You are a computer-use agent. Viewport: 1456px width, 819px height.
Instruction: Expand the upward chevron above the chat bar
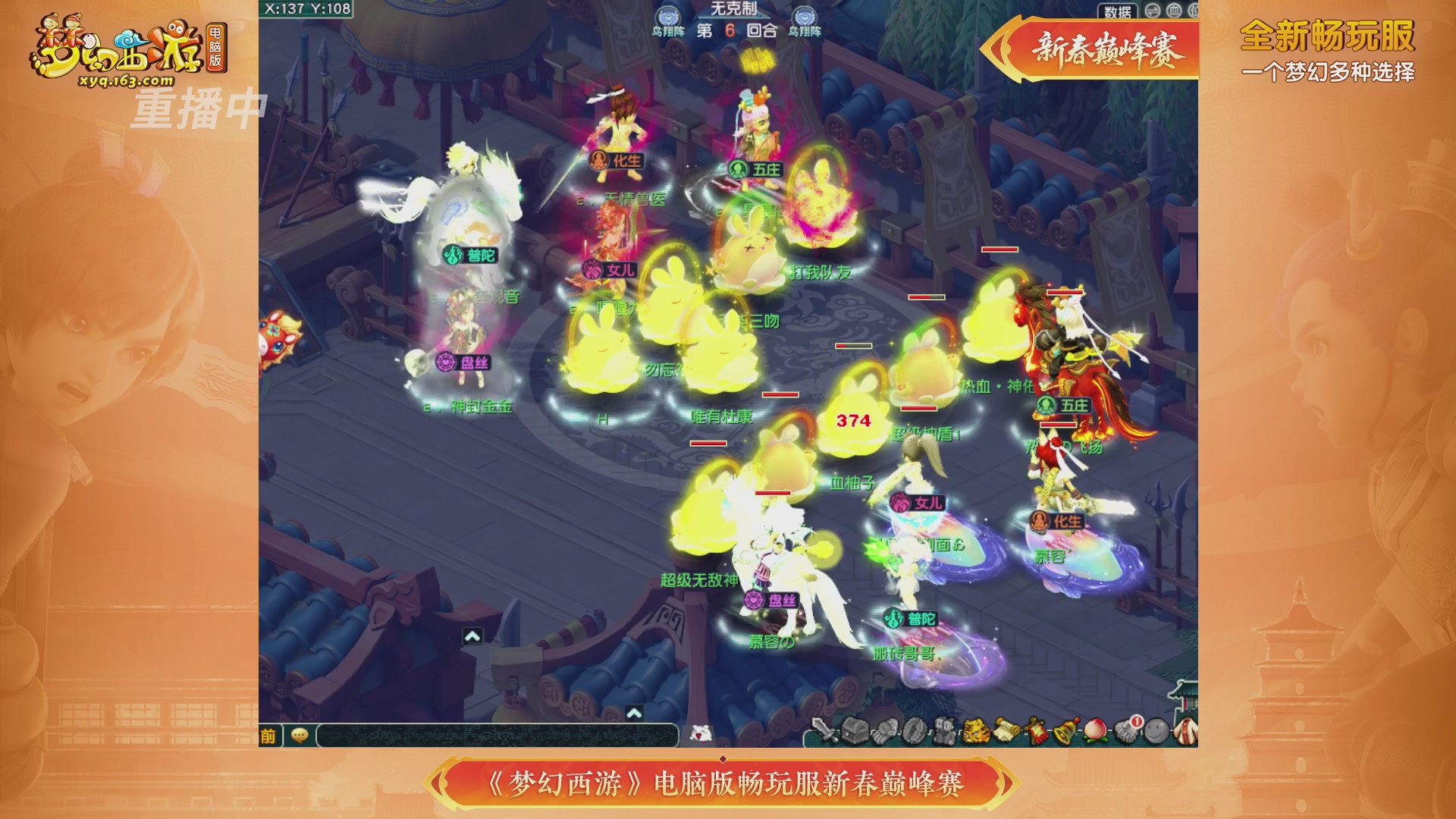tap(635, 713)
